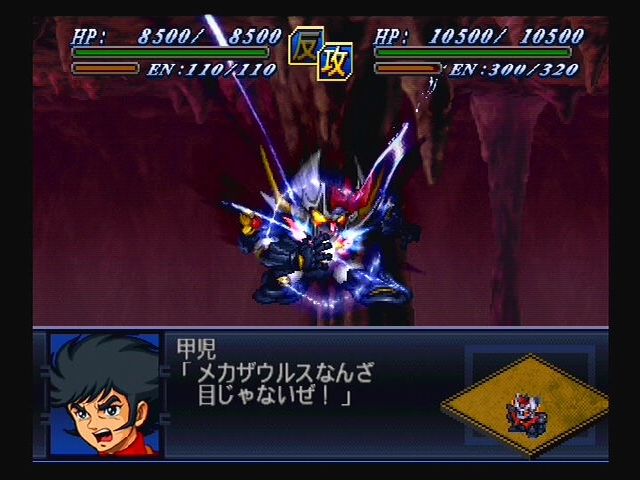Click the terrain tile unit thumbnail
This screenshot has width=640, height=480.
pyautogui.click(x=525, y=403)
